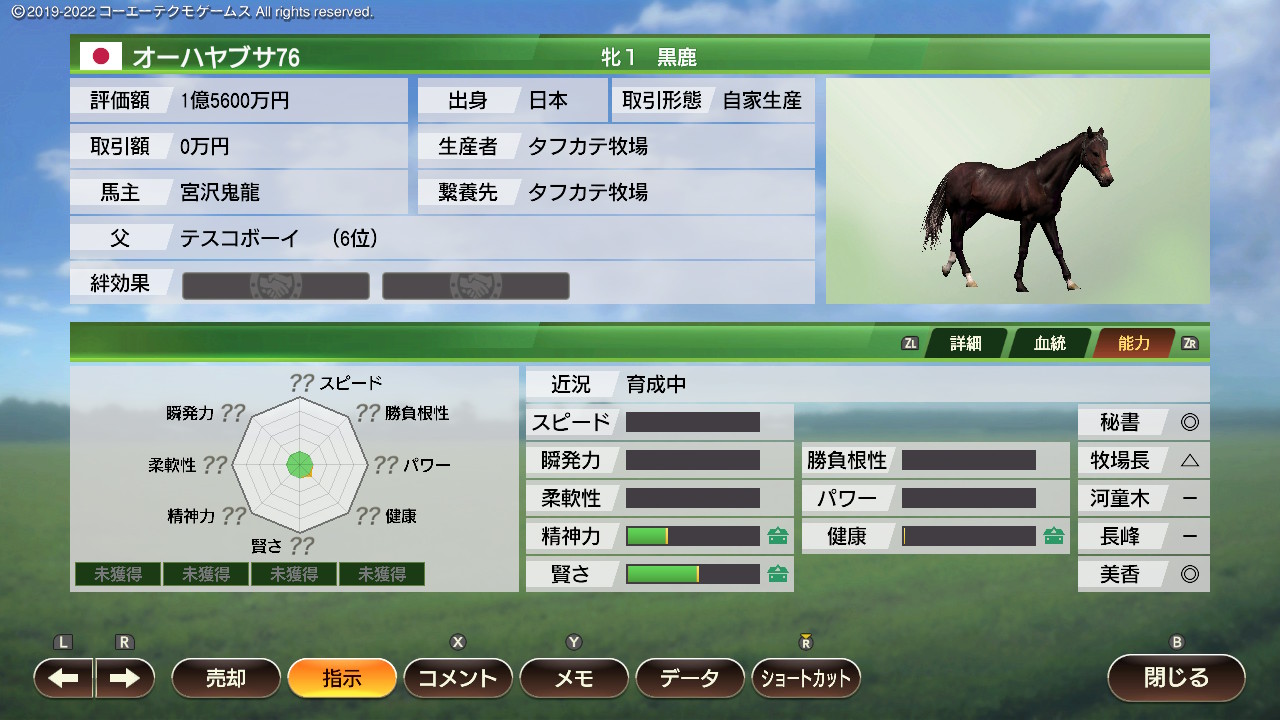Image resolution: width=1280 pixels, height=720 pixels.
Task: Open the ショートカット shortcut menu
Action: pyautogui.click(x=806, y=678)
